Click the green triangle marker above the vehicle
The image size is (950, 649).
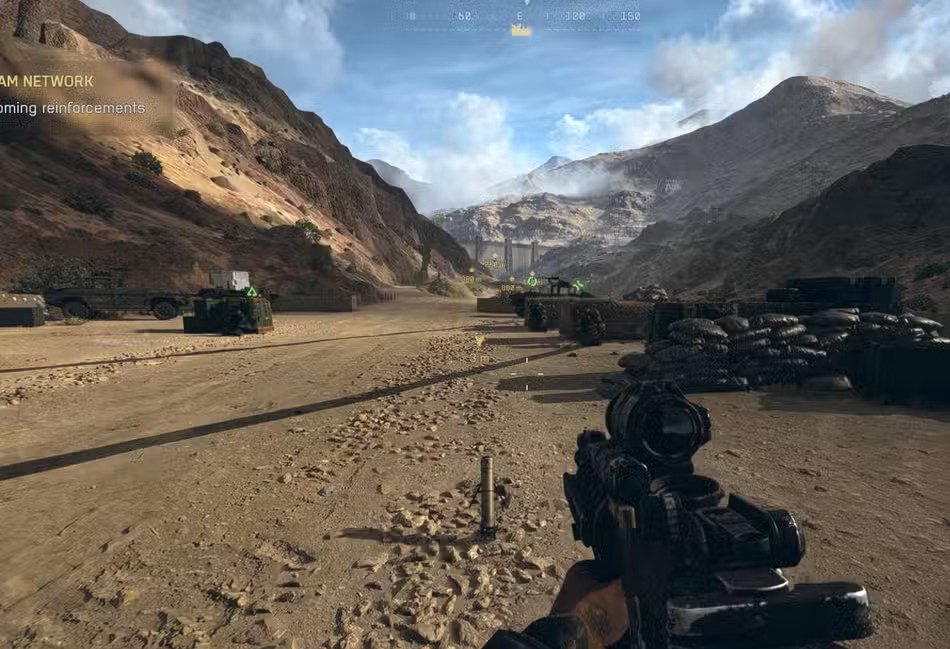[252, 291]
